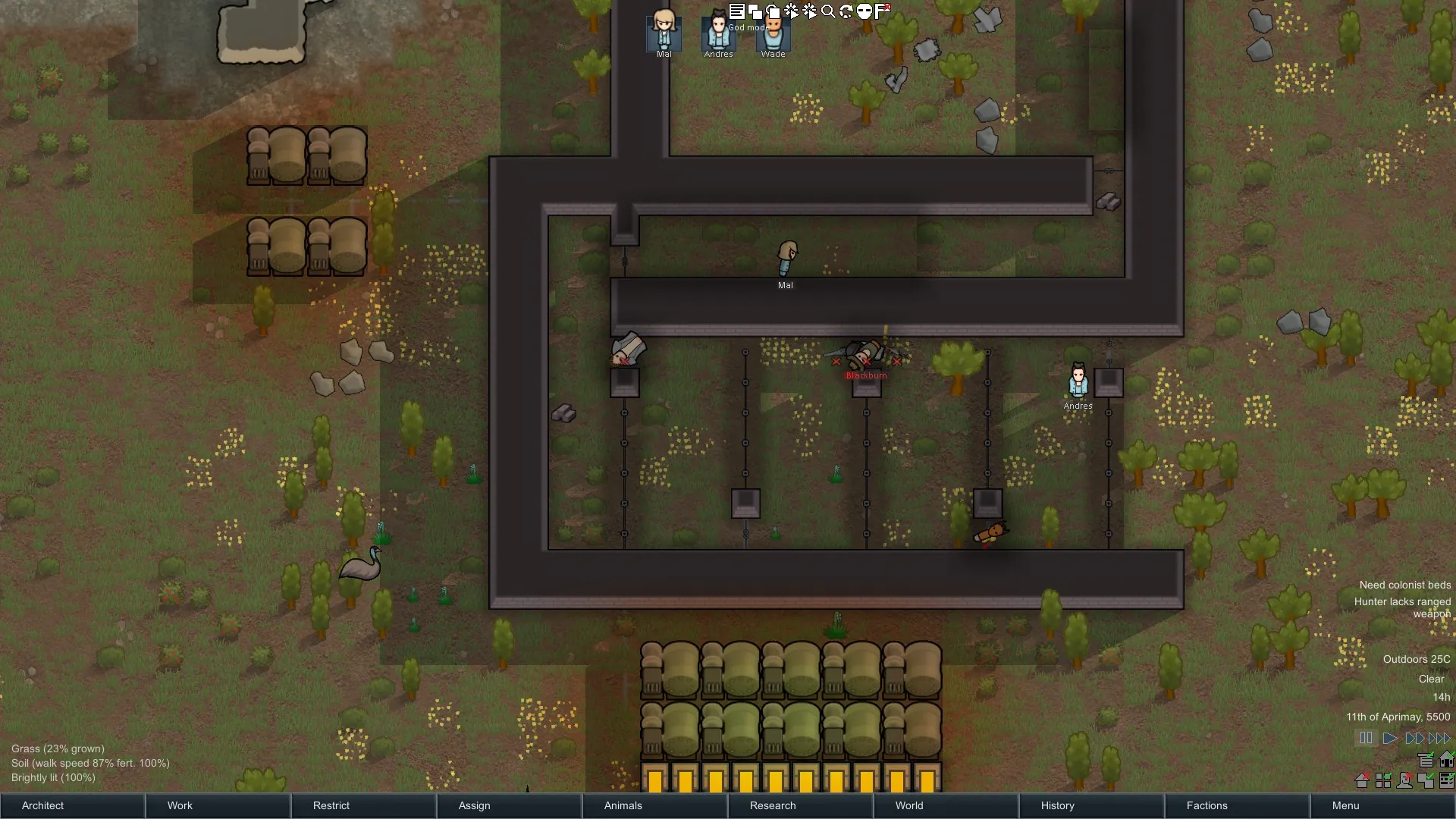
Task: Open the Research tab
Action: pyautogui.click(x=800, y=805)
